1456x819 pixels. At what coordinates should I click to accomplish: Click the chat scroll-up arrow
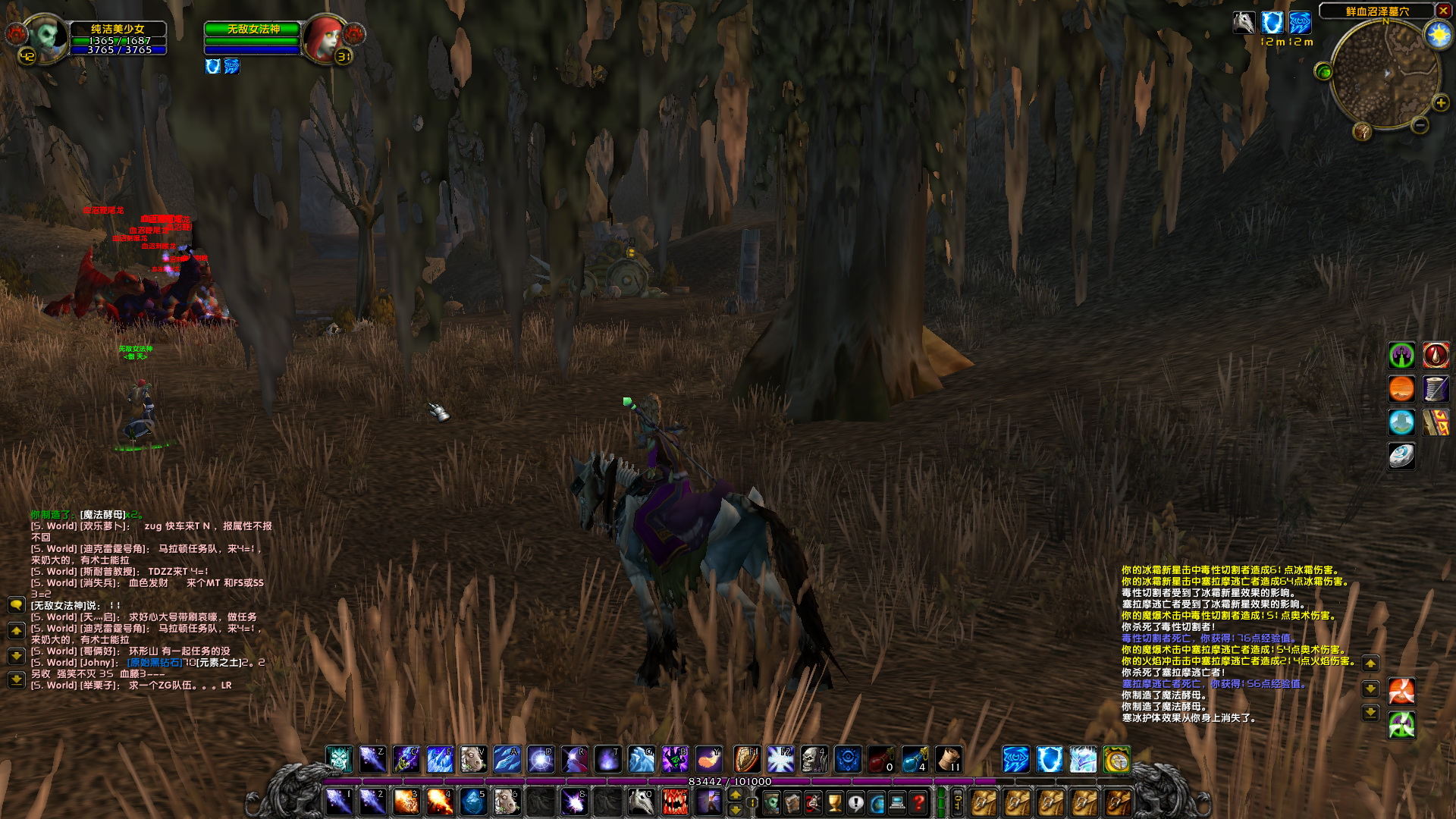point(17,631)
